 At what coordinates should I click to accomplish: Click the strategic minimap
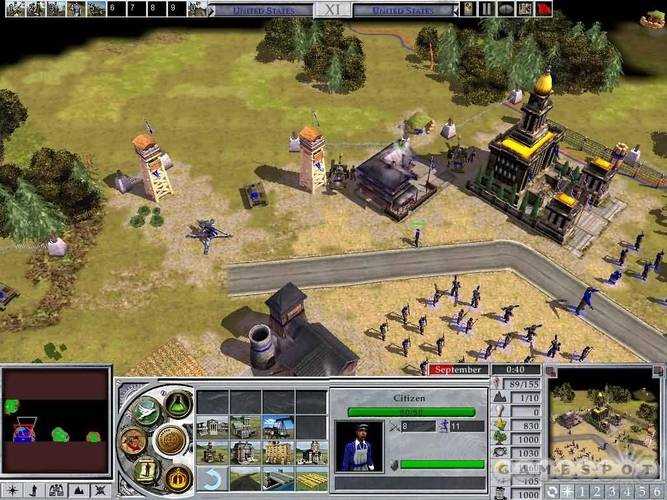point(55,421)
